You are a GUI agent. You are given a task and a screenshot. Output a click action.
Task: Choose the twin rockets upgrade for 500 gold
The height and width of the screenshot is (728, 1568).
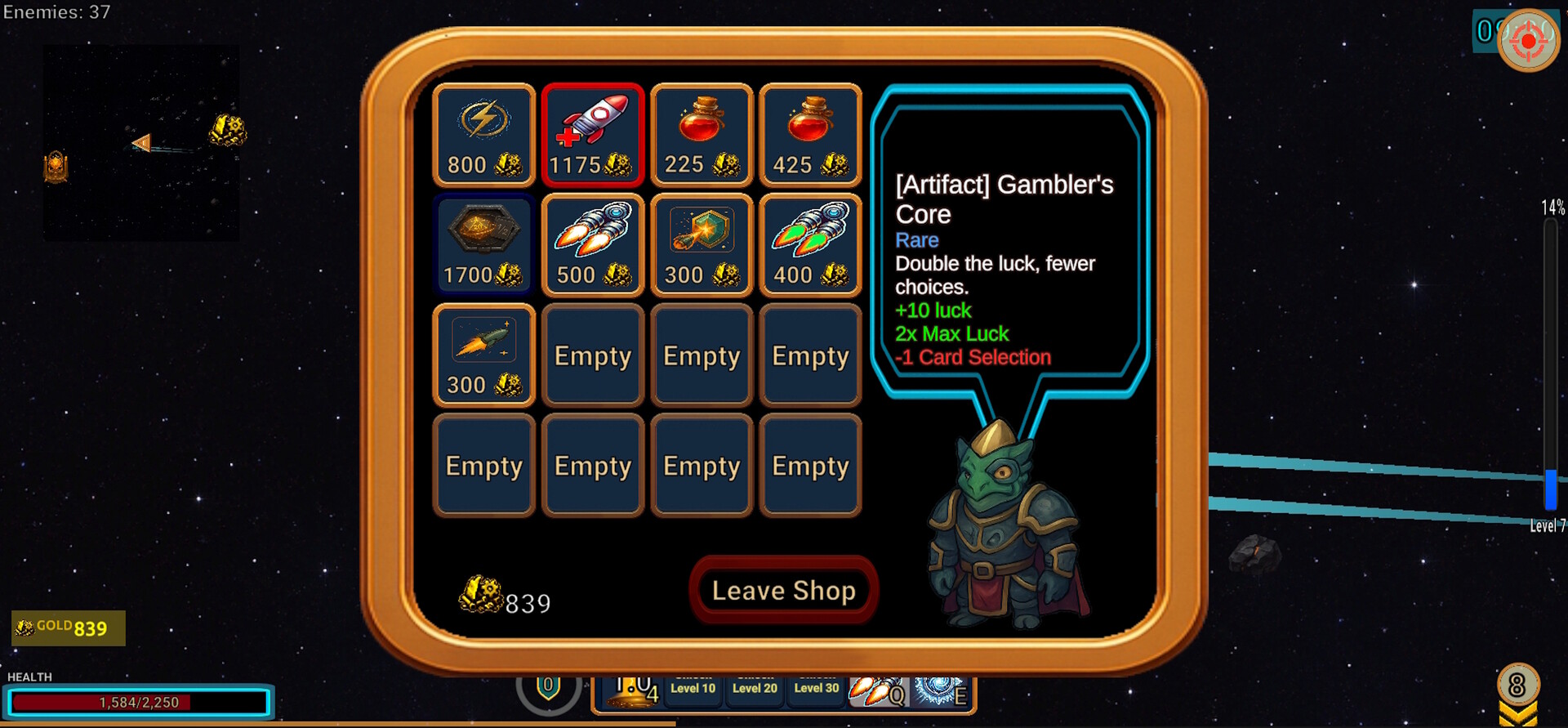(592, 245)
